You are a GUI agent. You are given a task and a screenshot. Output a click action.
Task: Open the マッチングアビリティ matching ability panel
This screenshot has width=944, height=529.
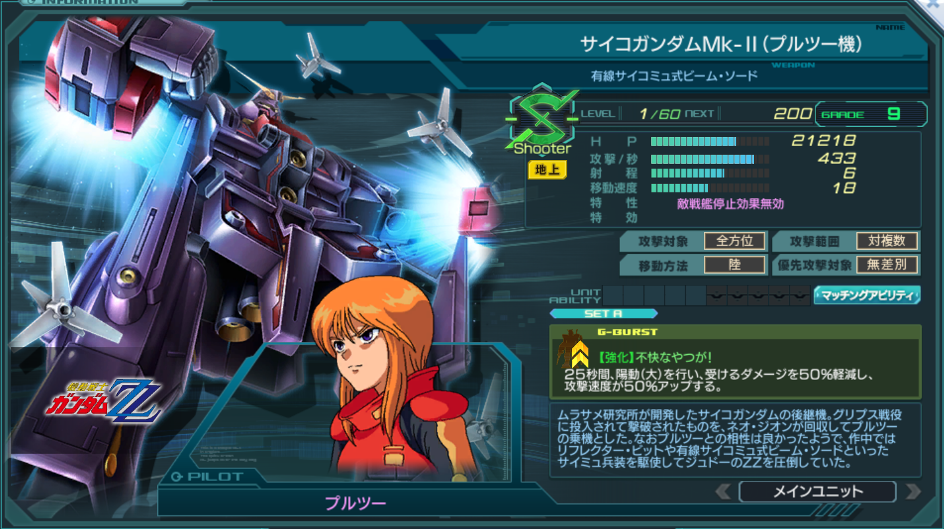tap(868, 295)
